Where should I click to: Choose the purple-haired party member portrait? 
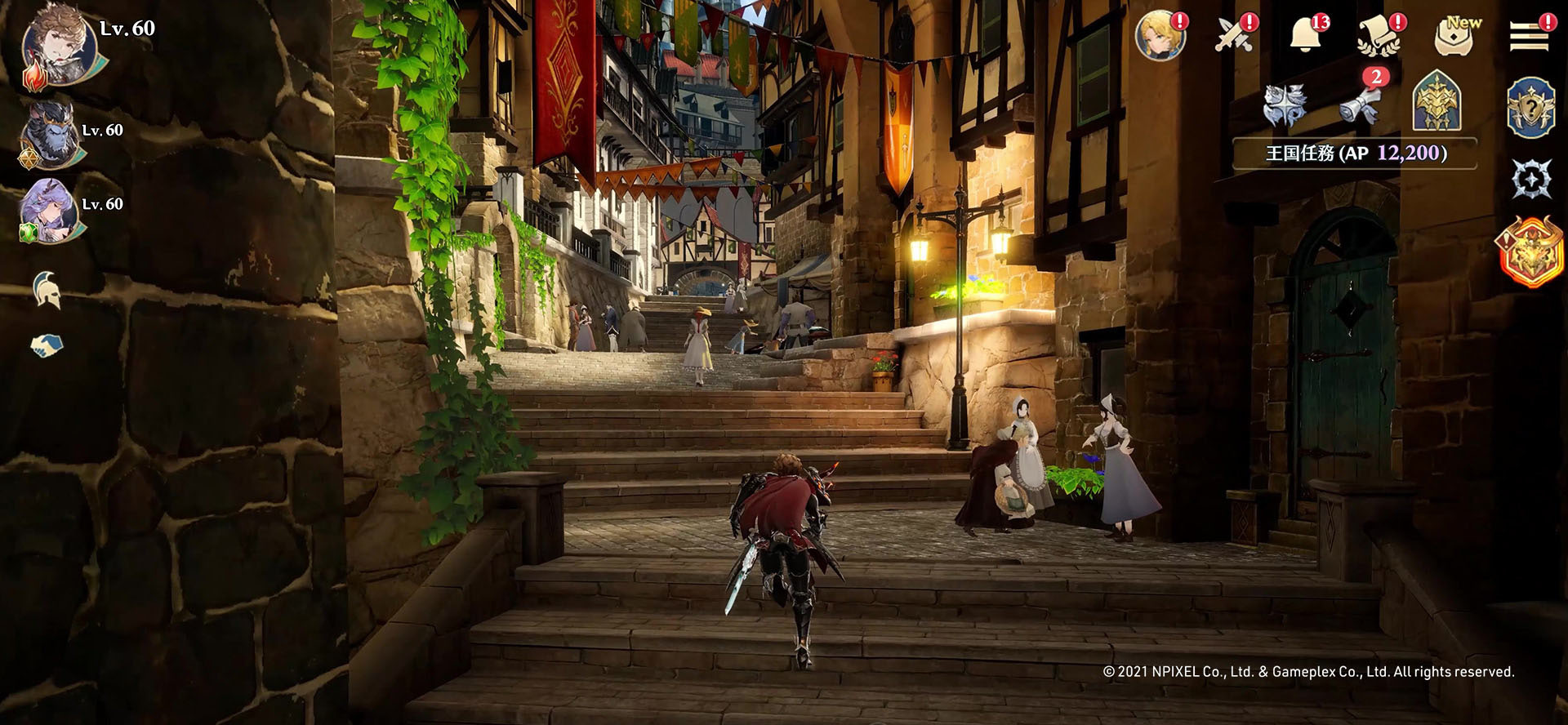(x=51, y=207)
